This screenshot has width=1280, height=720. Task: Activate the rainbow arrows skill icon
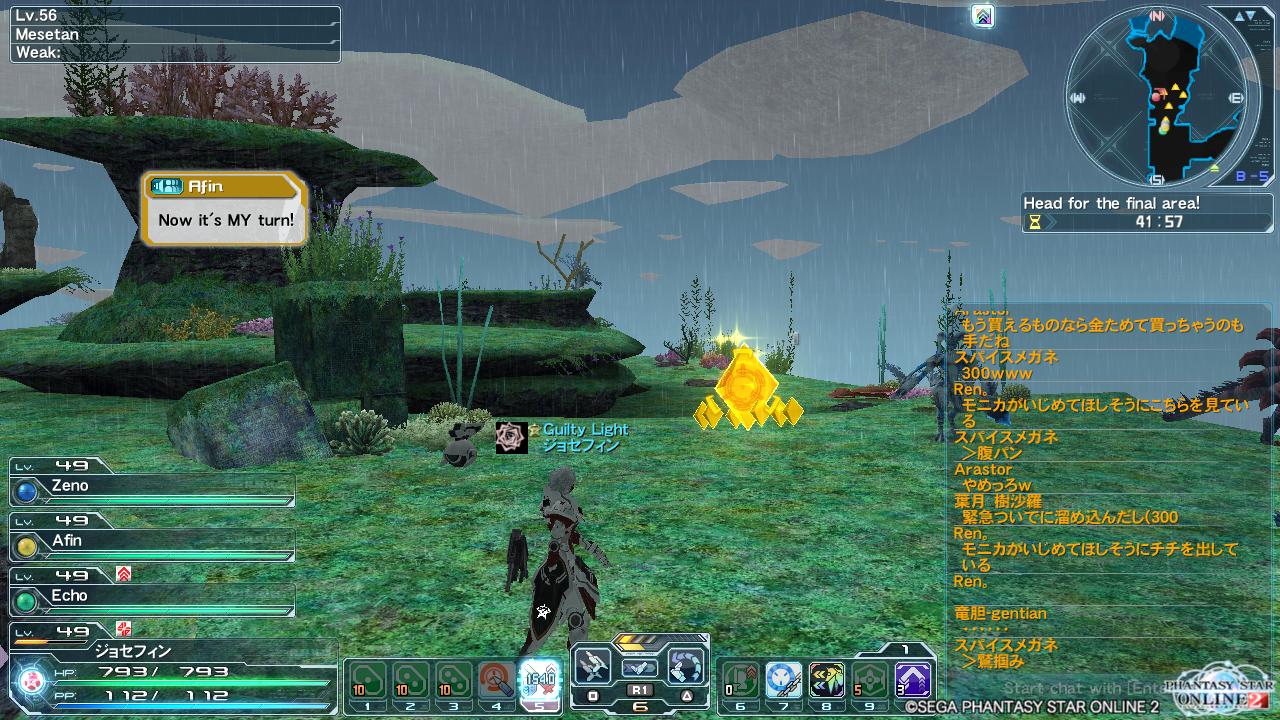click(x=827, y=680)
